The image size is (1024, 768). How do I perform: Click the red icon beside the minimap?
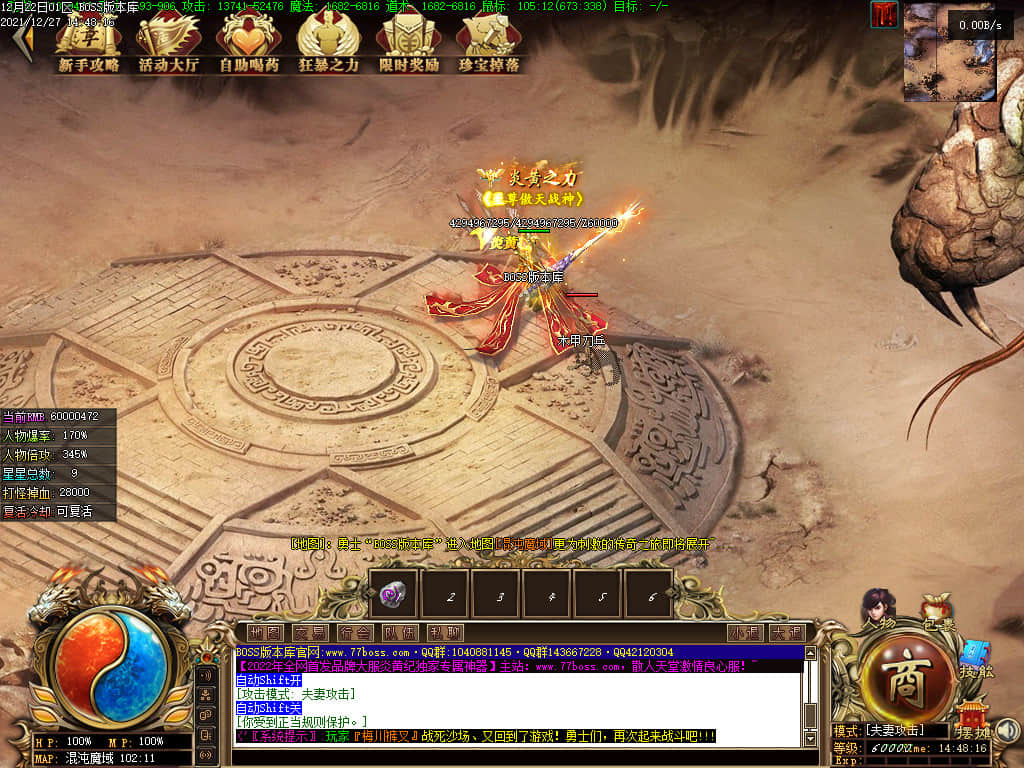[884, 15]
